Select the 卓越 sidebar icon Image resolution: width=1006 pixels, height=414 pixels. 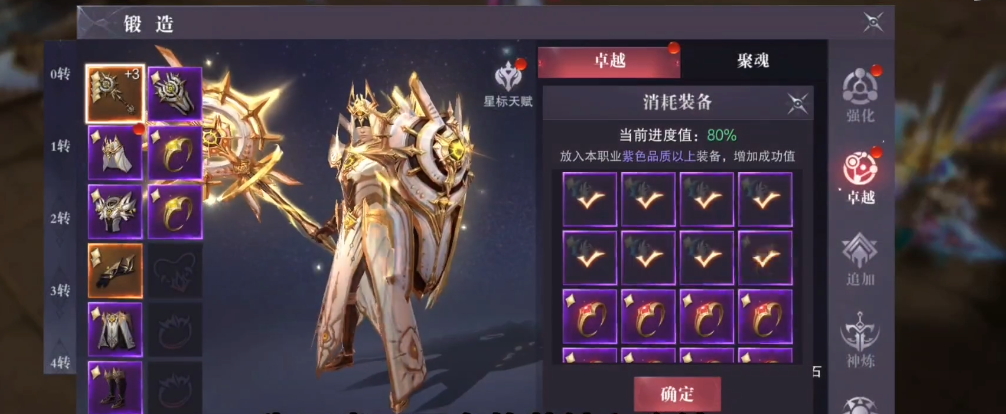coord(859,176)
